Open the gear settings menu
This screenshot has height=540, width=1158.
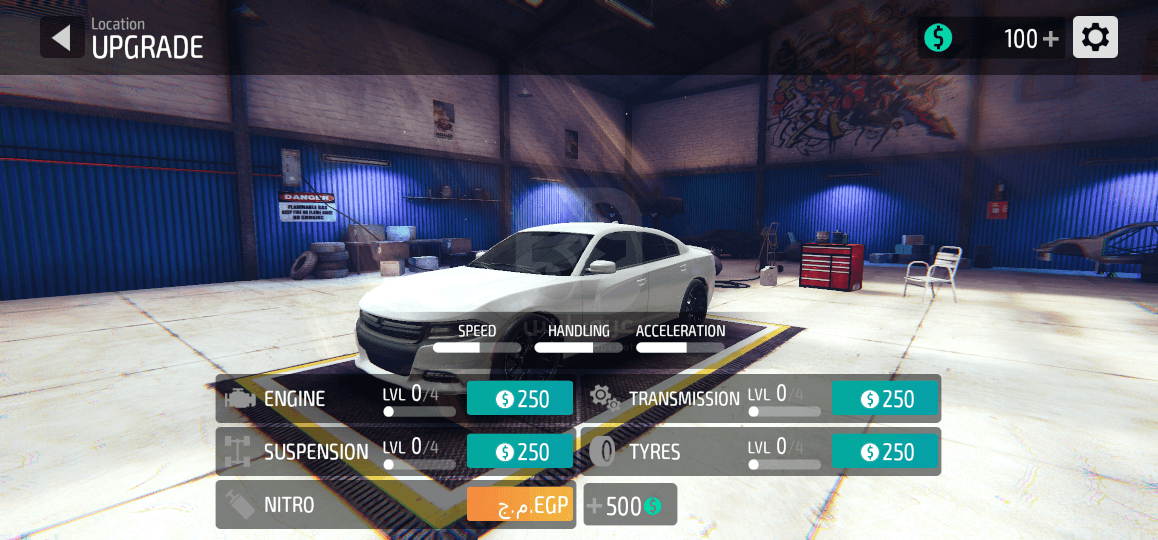click(1095, 38)
